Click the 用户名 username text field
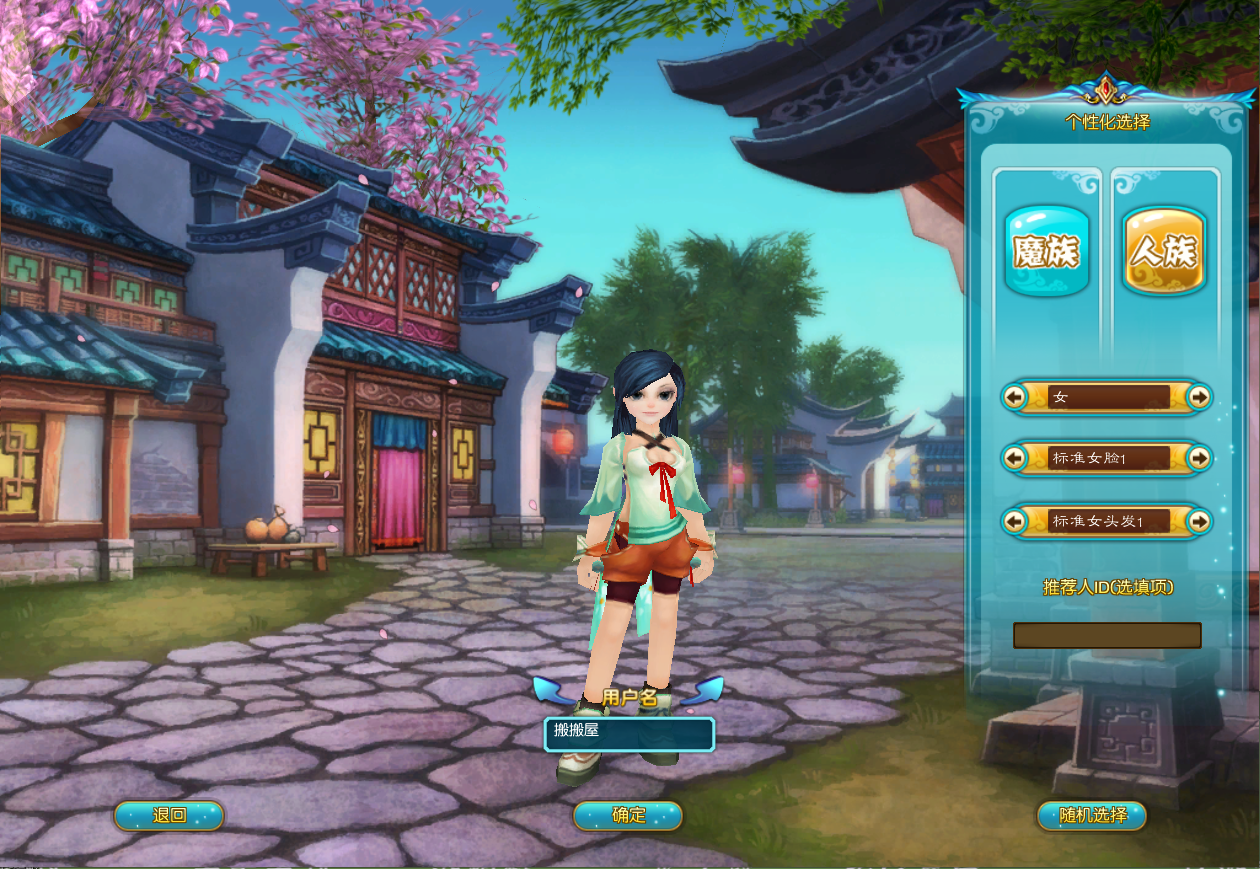This screenshot has width=1260, height=869. (629, 734)
